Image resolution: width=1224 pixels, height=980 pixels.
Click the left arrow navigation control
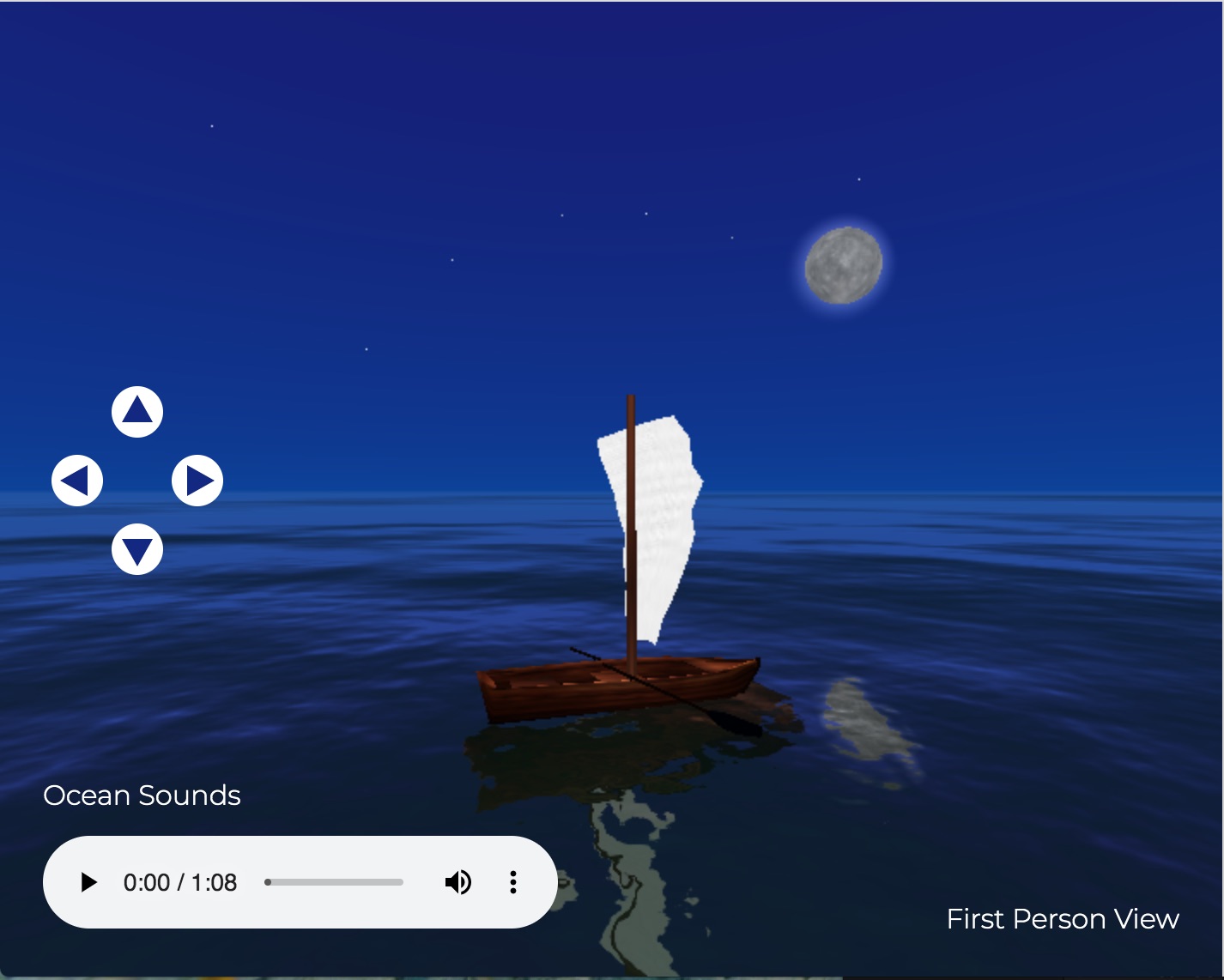tap(77, 480)
